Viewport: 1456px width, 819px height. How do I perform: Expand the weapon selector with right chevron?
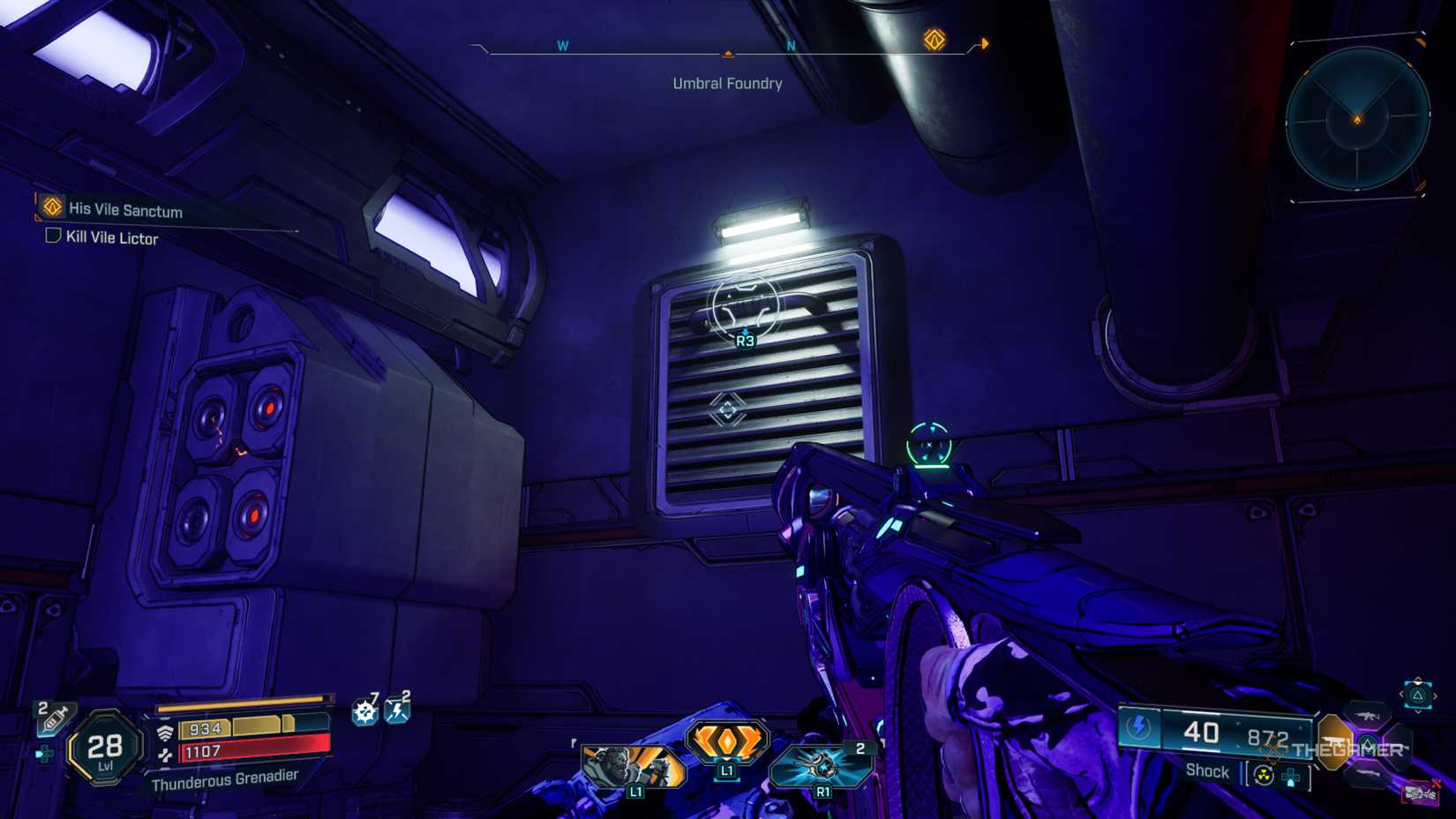pyautogui.click(x=1435, y=695)
